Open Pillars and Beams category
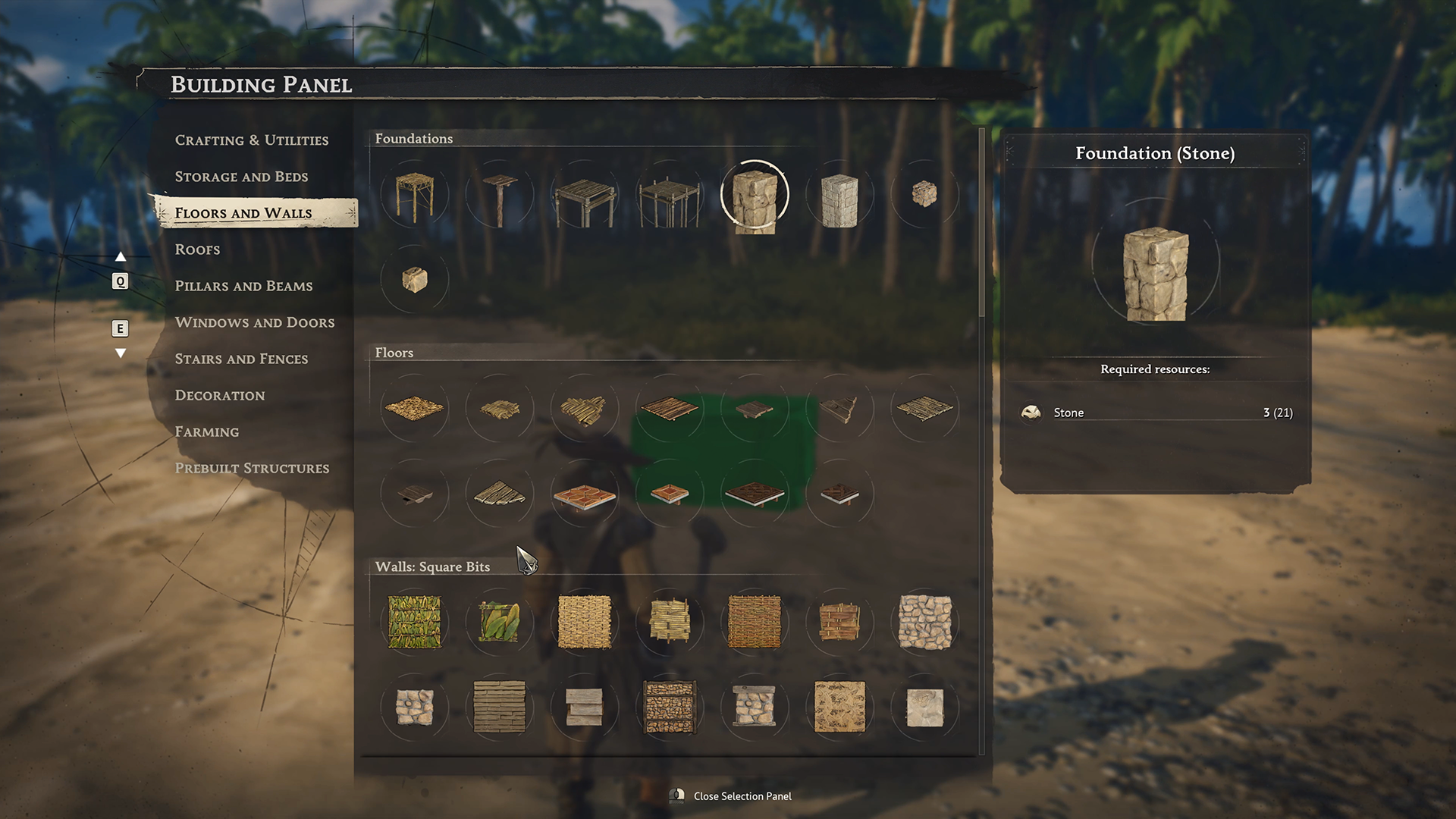The image size is (1456, 819). 243,286
